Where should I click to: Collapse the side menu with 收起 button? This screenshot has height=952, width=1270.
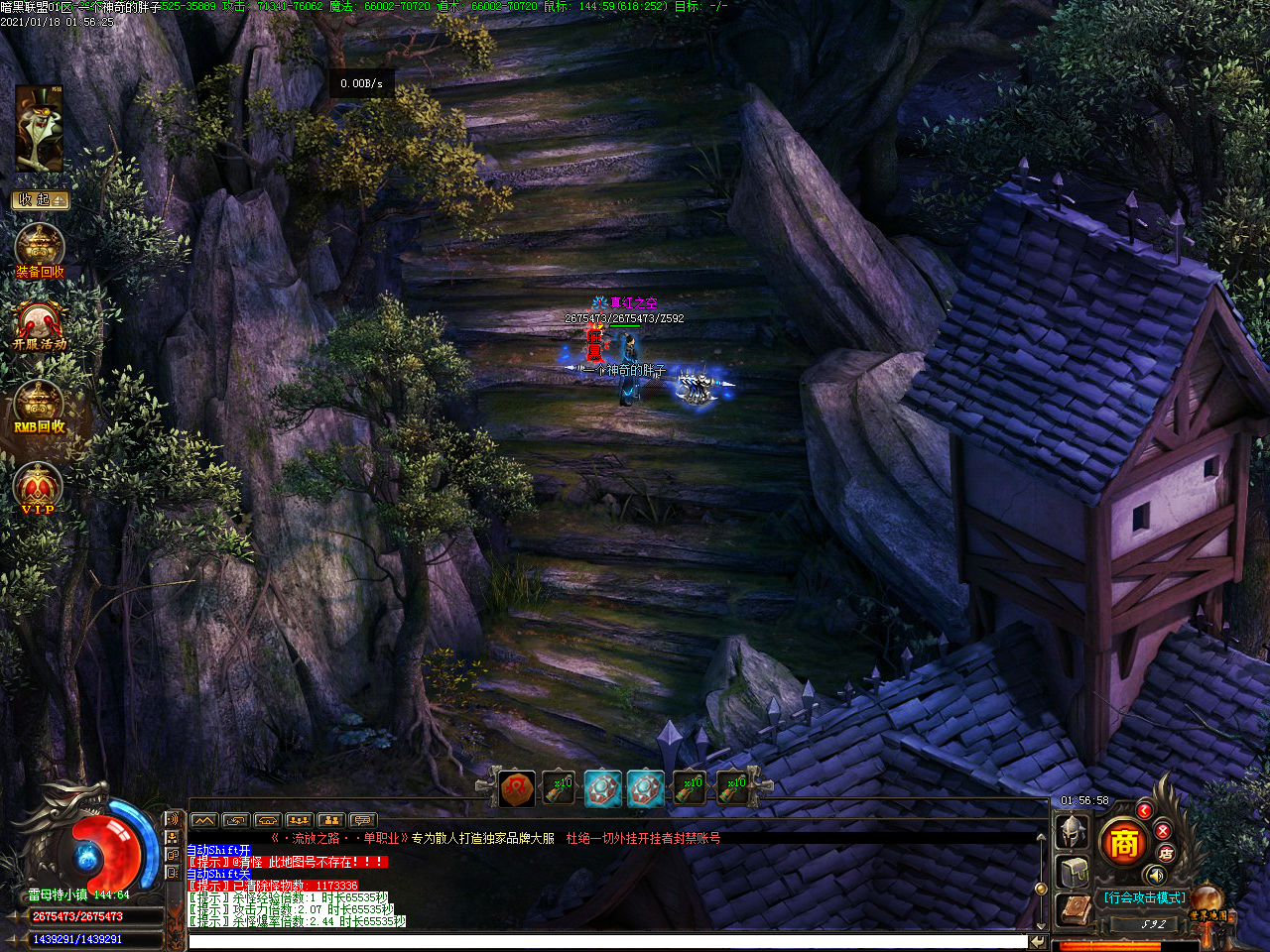(40, 199)
